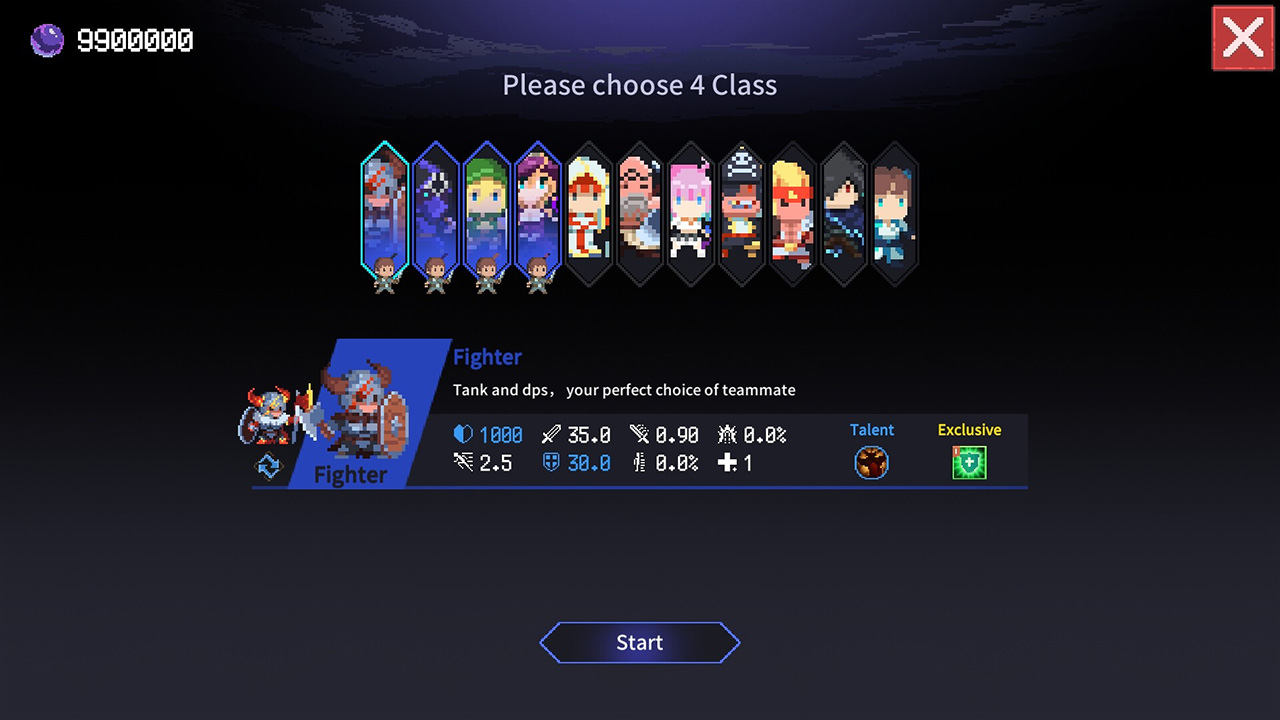
Task: Select the bald grey-bearded man card
Action: click(x=640, y=212)
